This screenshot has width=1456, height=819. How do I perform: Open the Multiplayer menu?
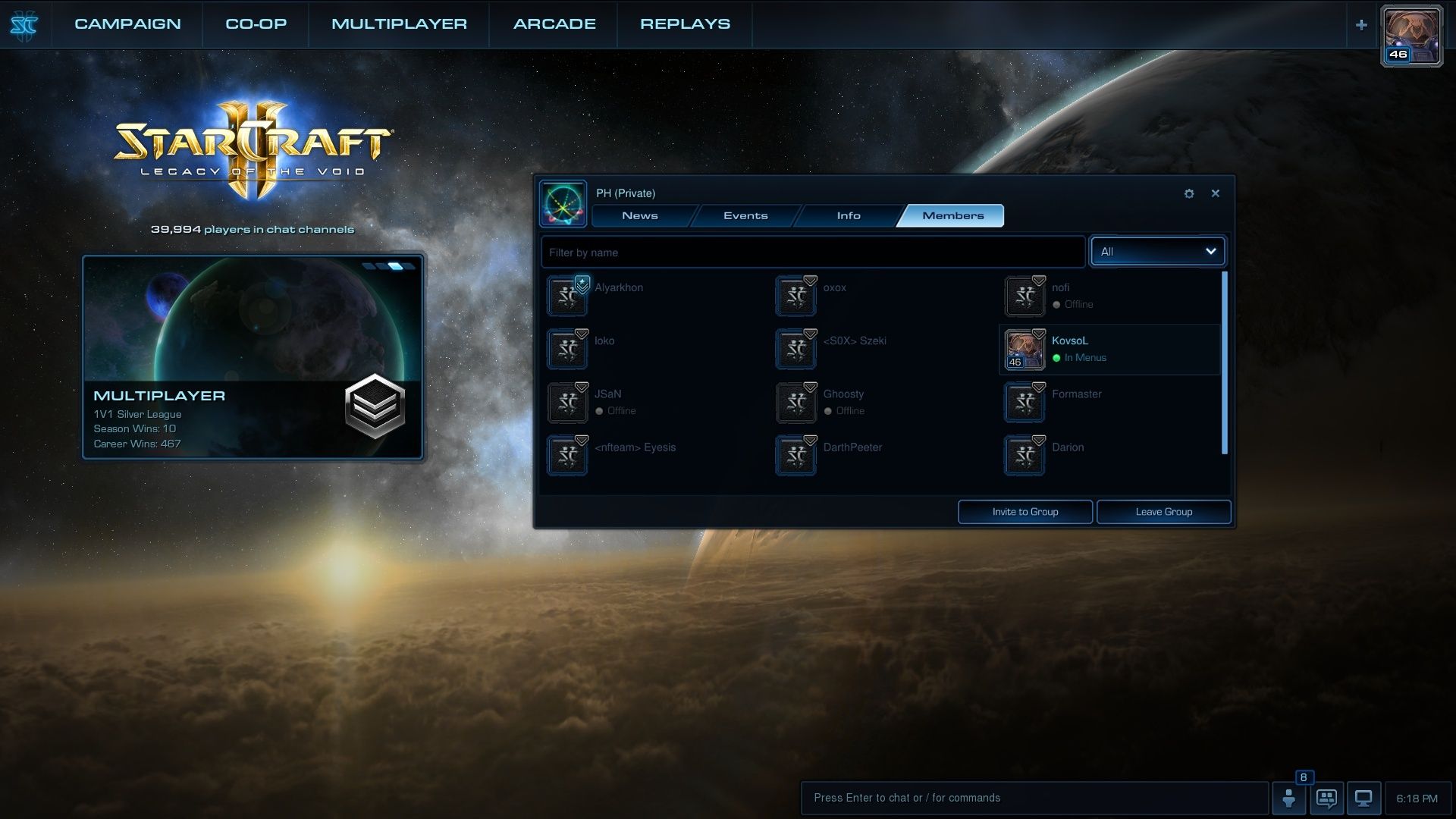[399, 24]
